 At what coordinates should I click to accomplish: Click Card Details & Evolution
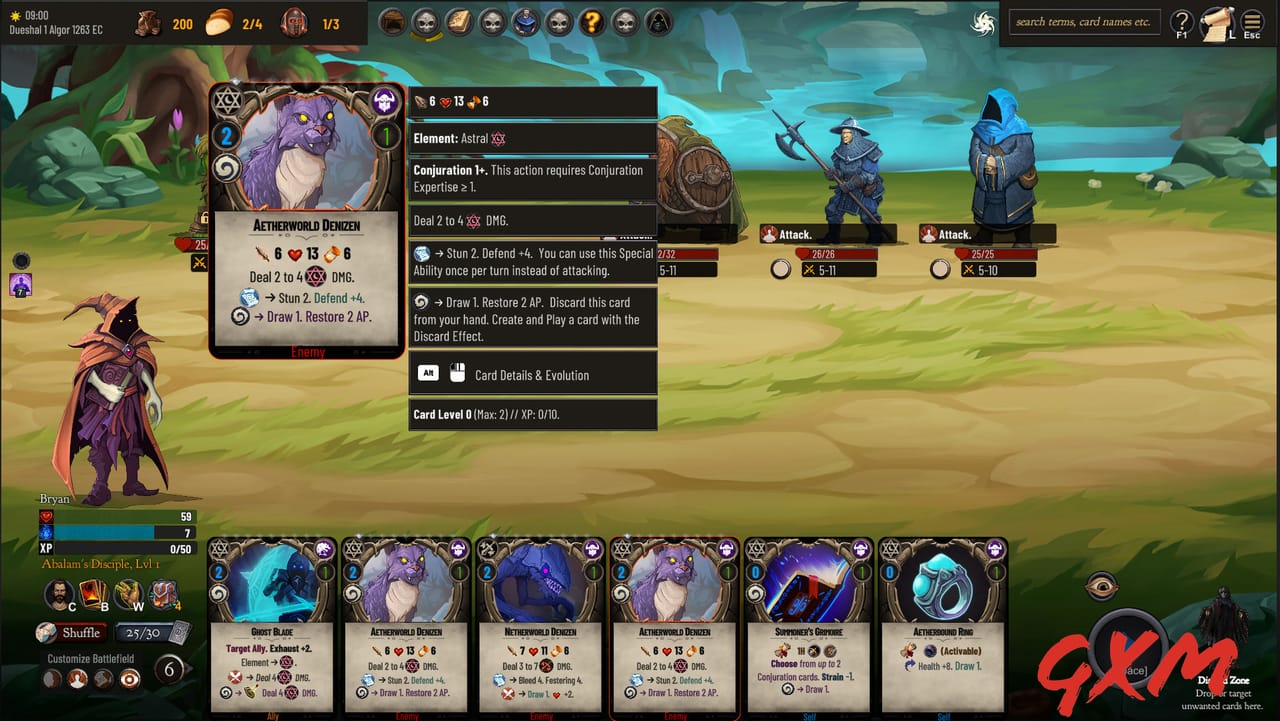[533, 372]
